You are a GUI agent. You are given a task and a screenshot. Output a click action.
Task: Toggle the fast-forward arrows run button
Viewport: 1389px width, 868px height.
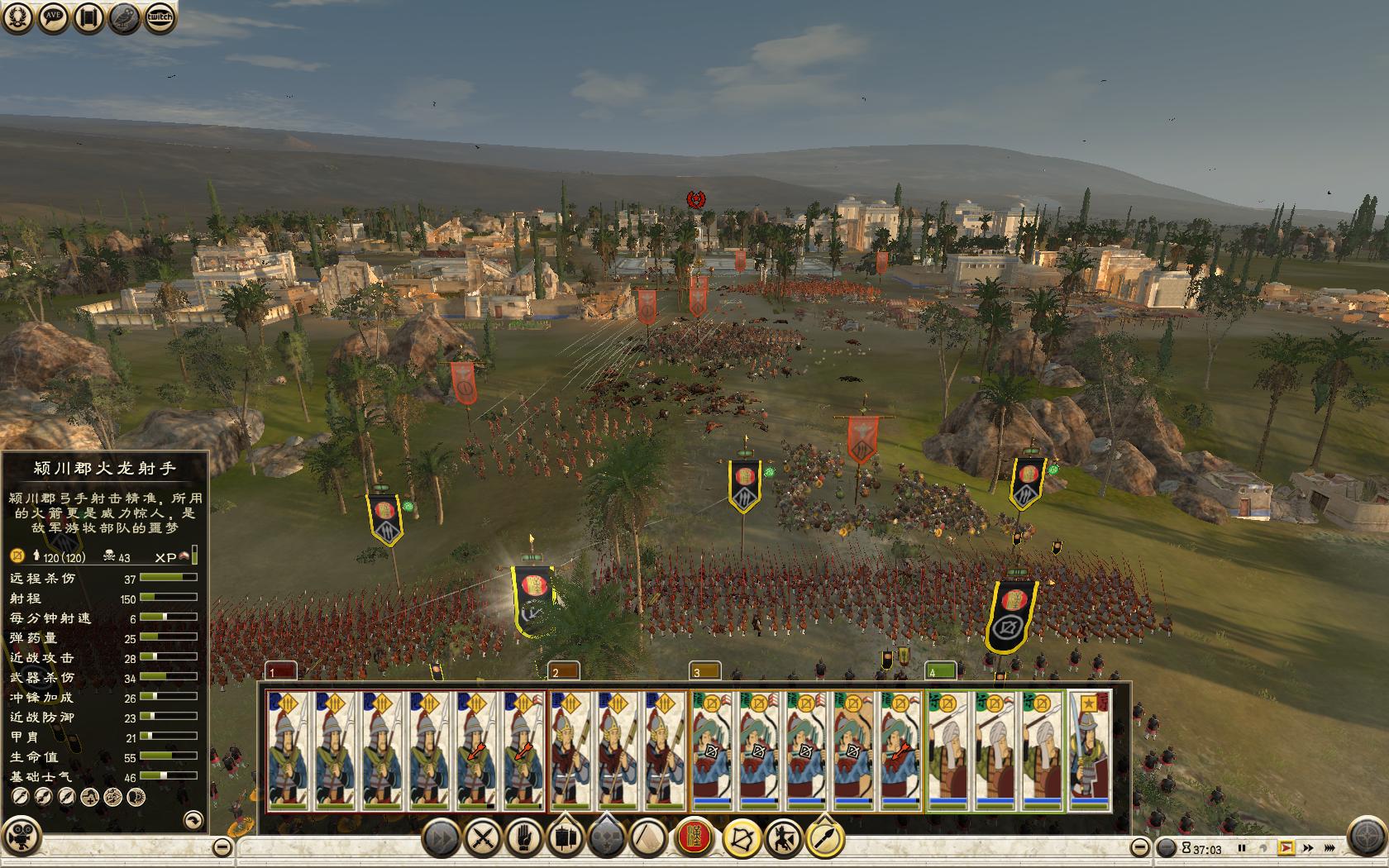(x=442, y=838)
